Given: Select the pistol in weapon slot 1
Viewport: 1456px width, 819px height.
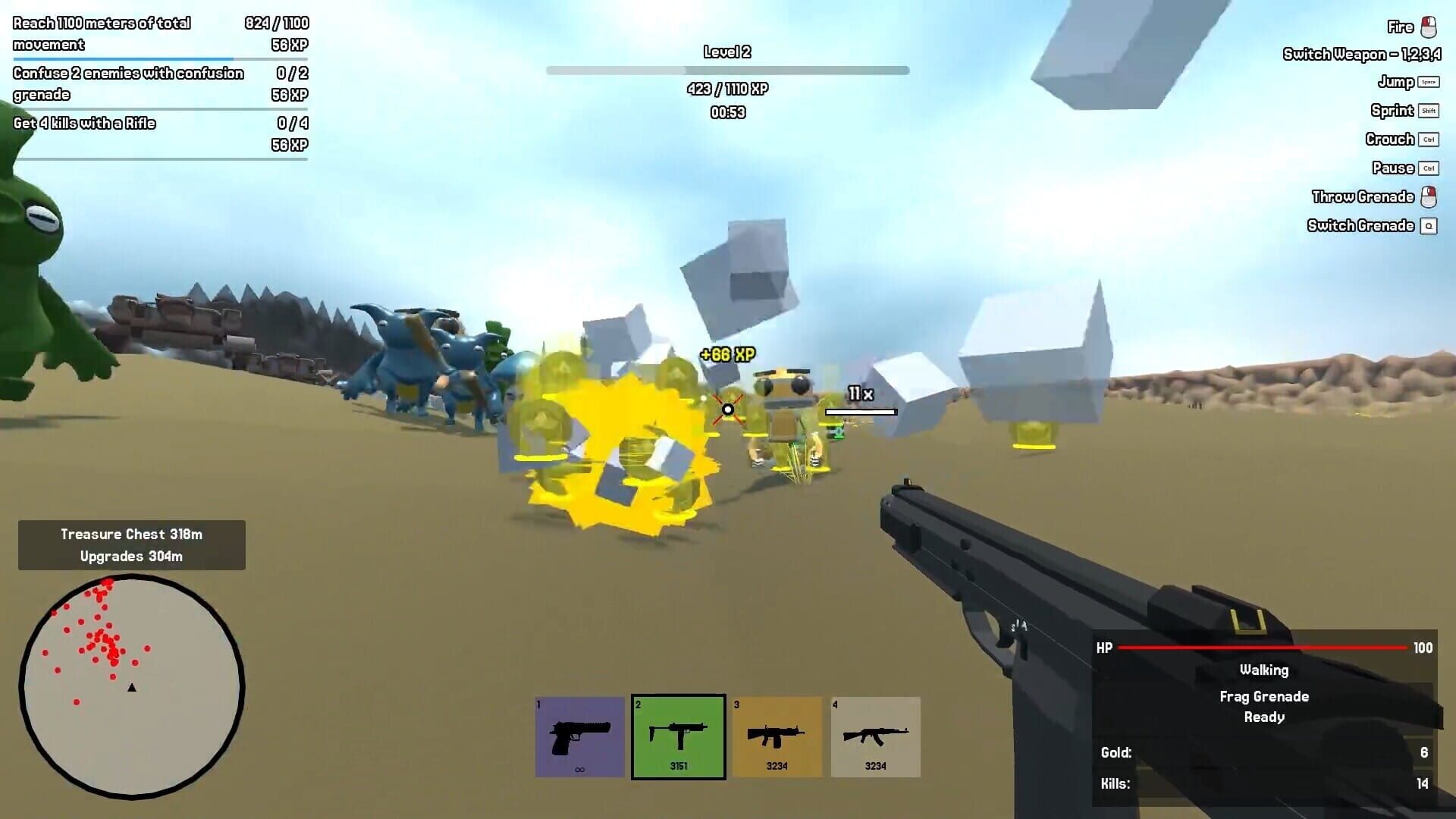Looking at the screenshot, I should (579, 736).
